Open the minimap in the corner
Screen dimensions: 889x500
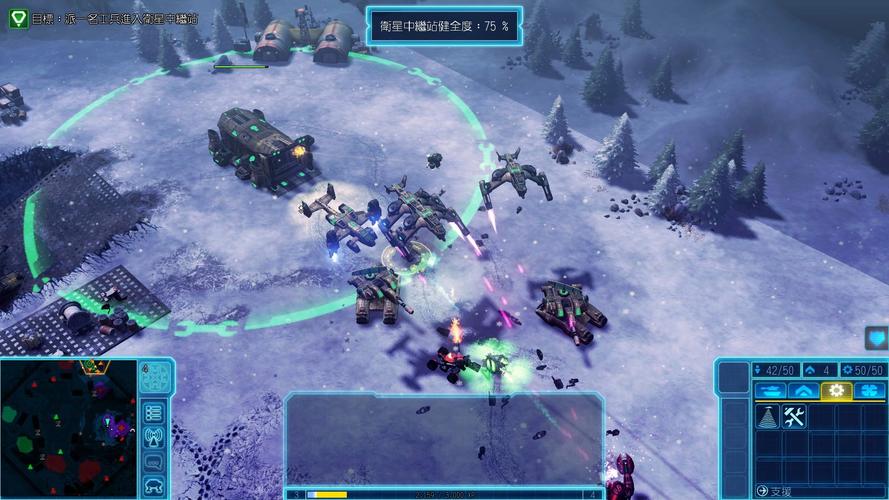(x=68, y=428)
